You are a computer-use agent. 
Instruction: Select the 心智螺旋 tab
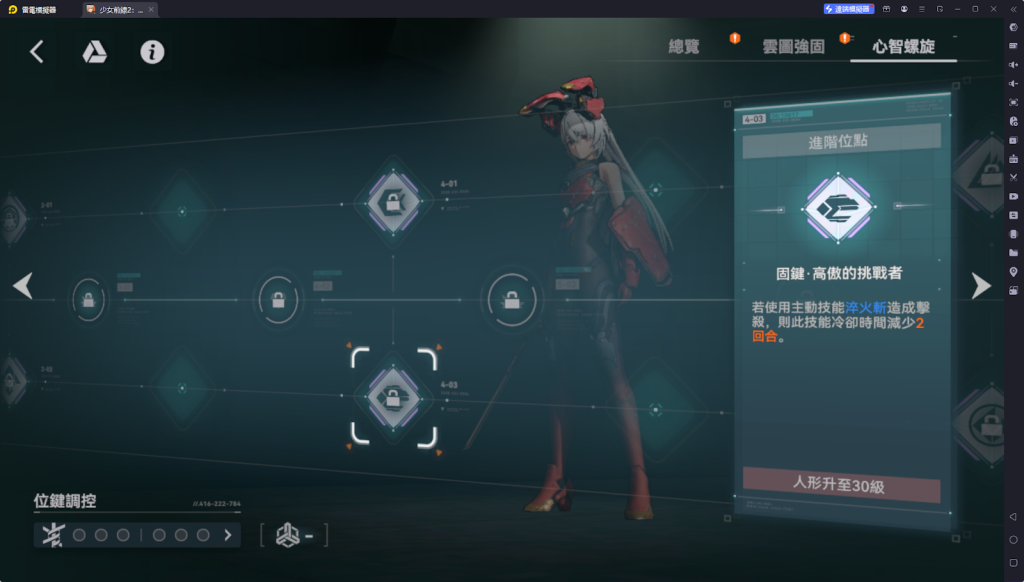tap(903, 46)
